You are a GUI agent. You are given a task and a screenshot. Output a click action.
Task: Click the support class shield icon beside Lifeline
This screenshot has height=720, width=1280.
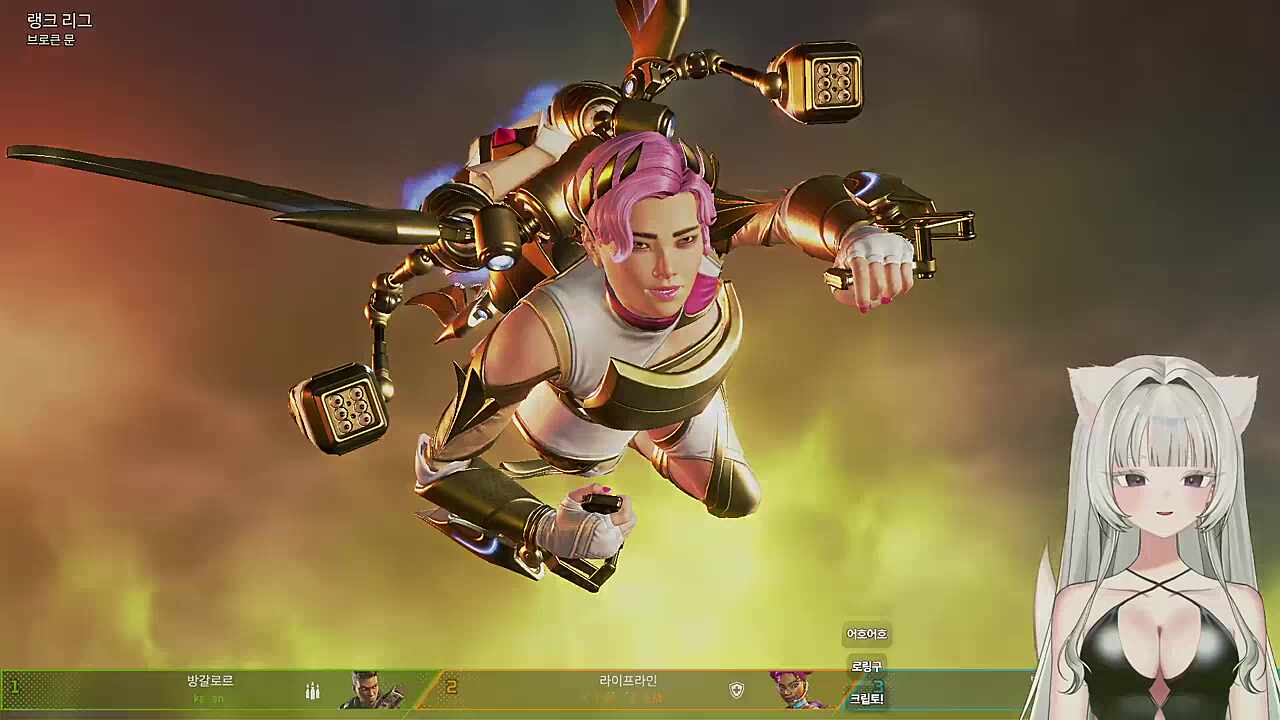[738, 690]
